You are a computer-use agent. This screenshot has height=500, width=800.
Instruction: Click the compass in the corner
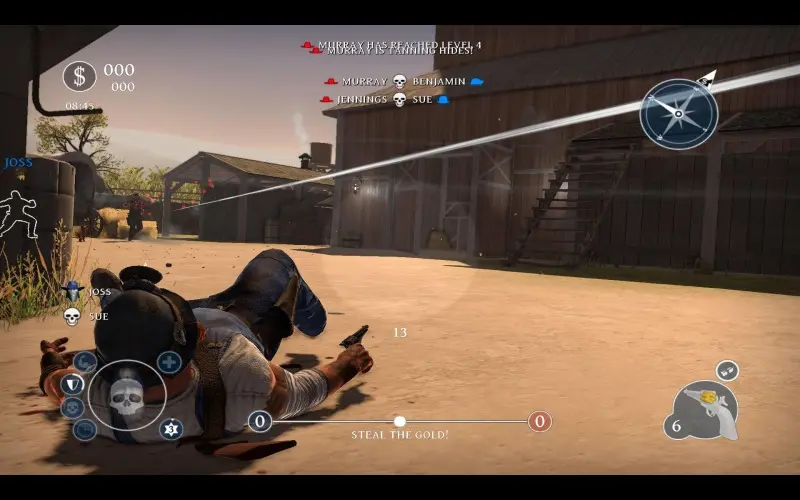coord(679,113)
